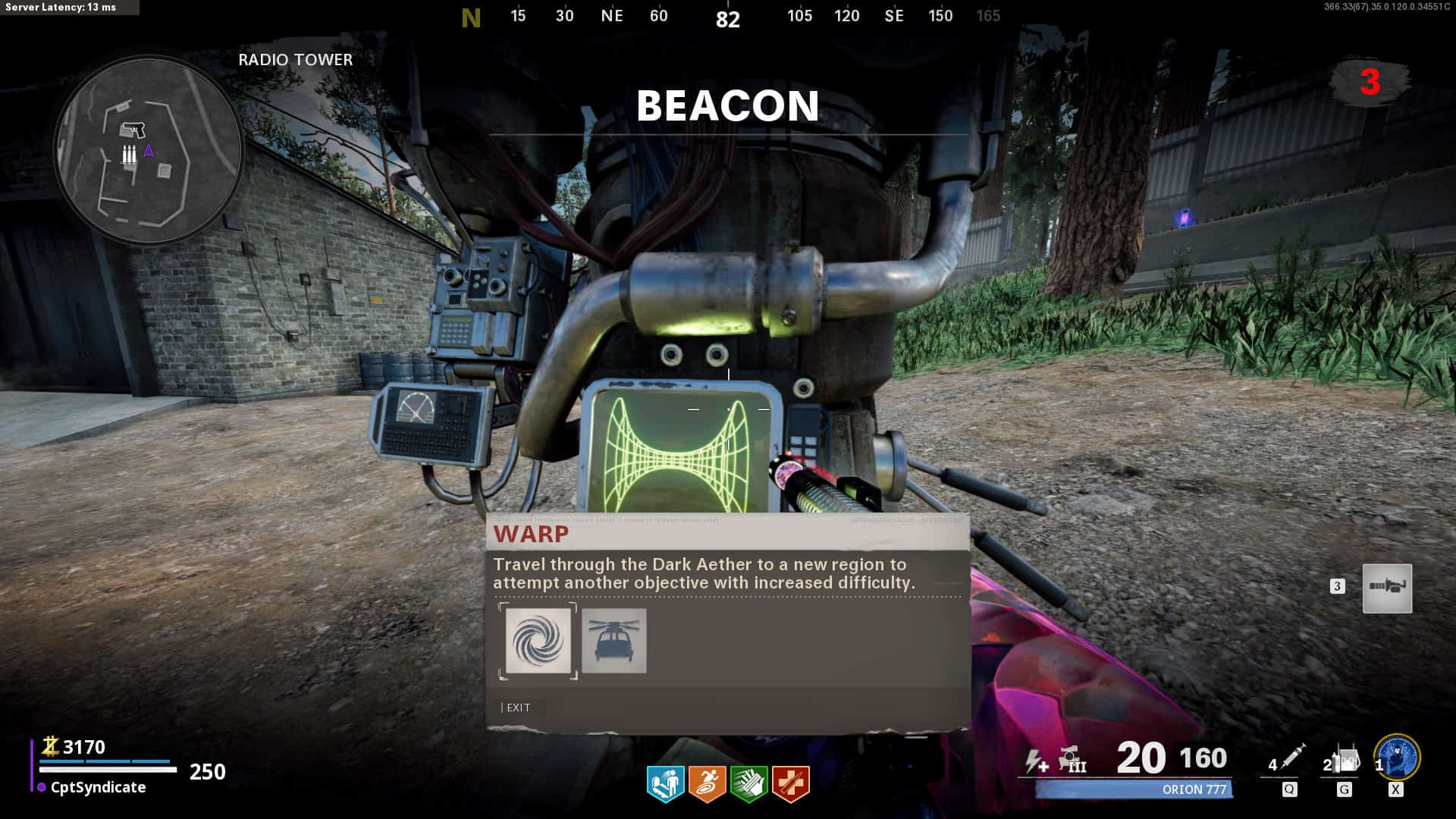Activate the field upgrade icon
Image resolution: width=1456 pixels, height=819 pixels.
coord(1397,758)
